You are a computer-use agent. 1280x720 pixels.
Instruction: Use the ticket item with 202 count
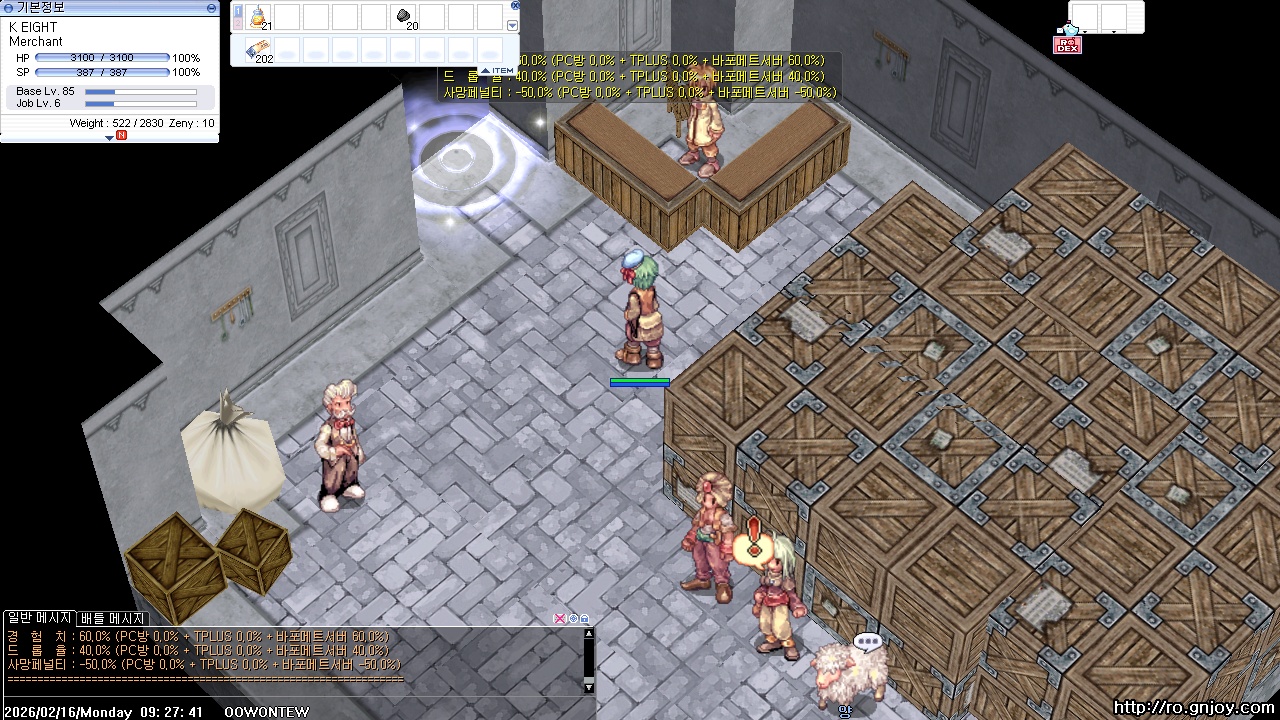[259, 50]
